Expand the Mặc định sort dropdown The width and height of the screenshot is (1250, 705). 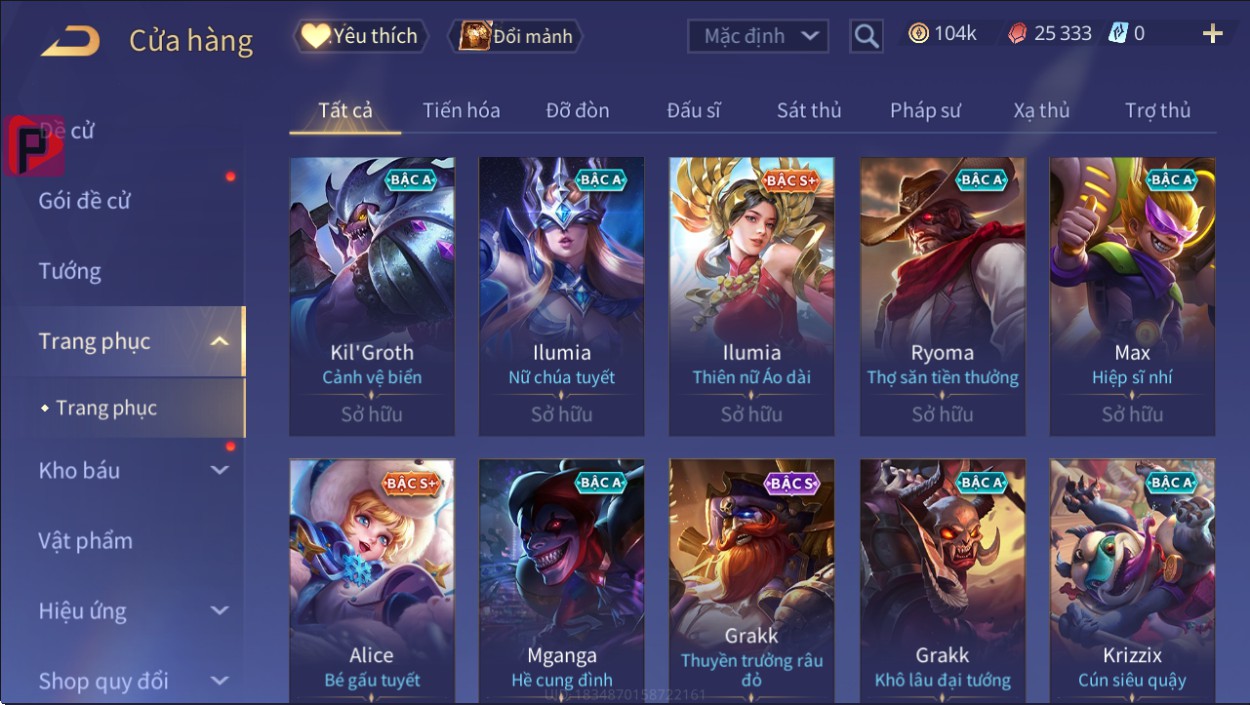pos(759,36)
